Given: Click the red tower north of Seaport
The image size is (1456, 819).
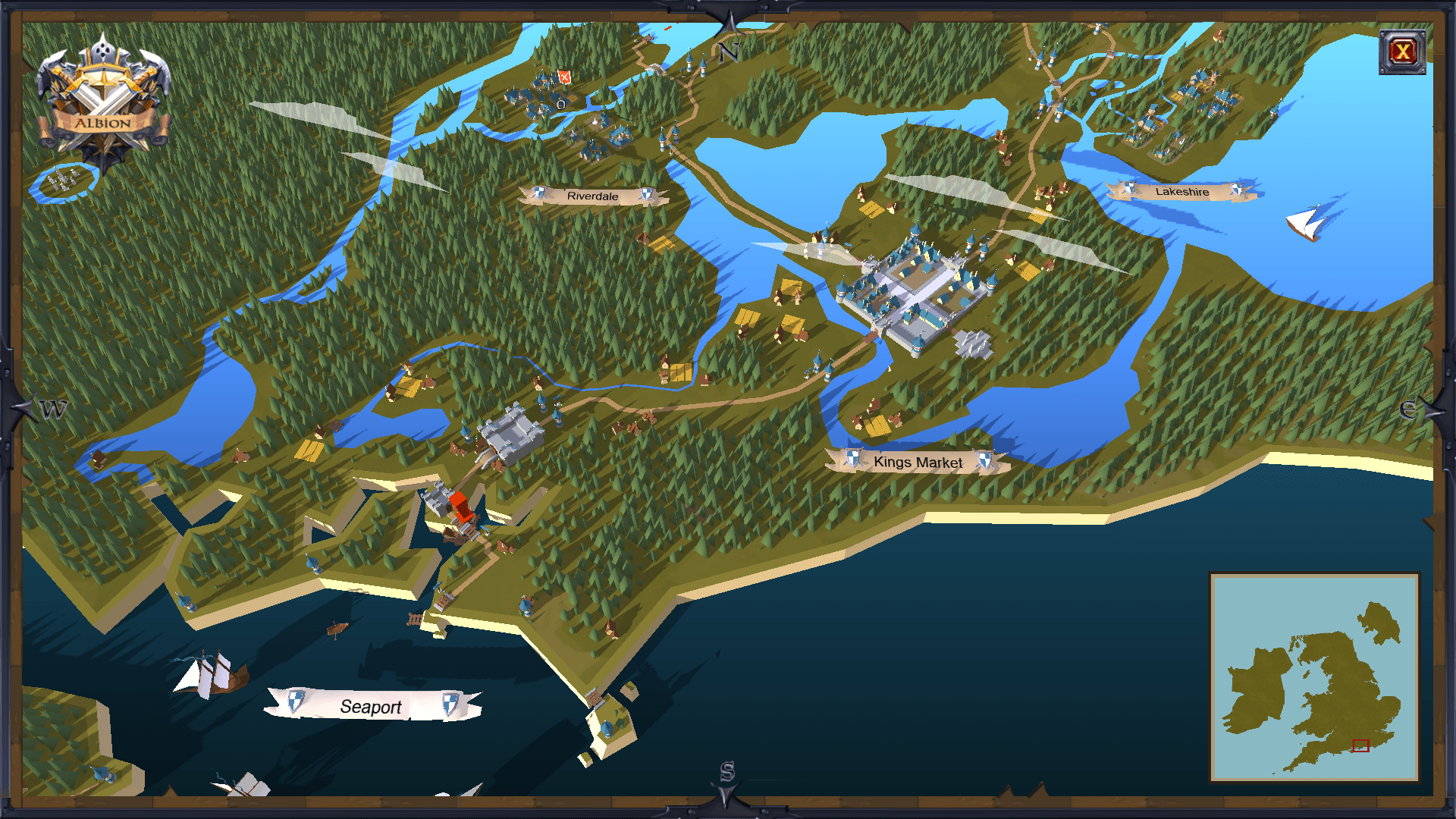Looking at the screenshot, I should pyautogui.click(x=463, y=508).
